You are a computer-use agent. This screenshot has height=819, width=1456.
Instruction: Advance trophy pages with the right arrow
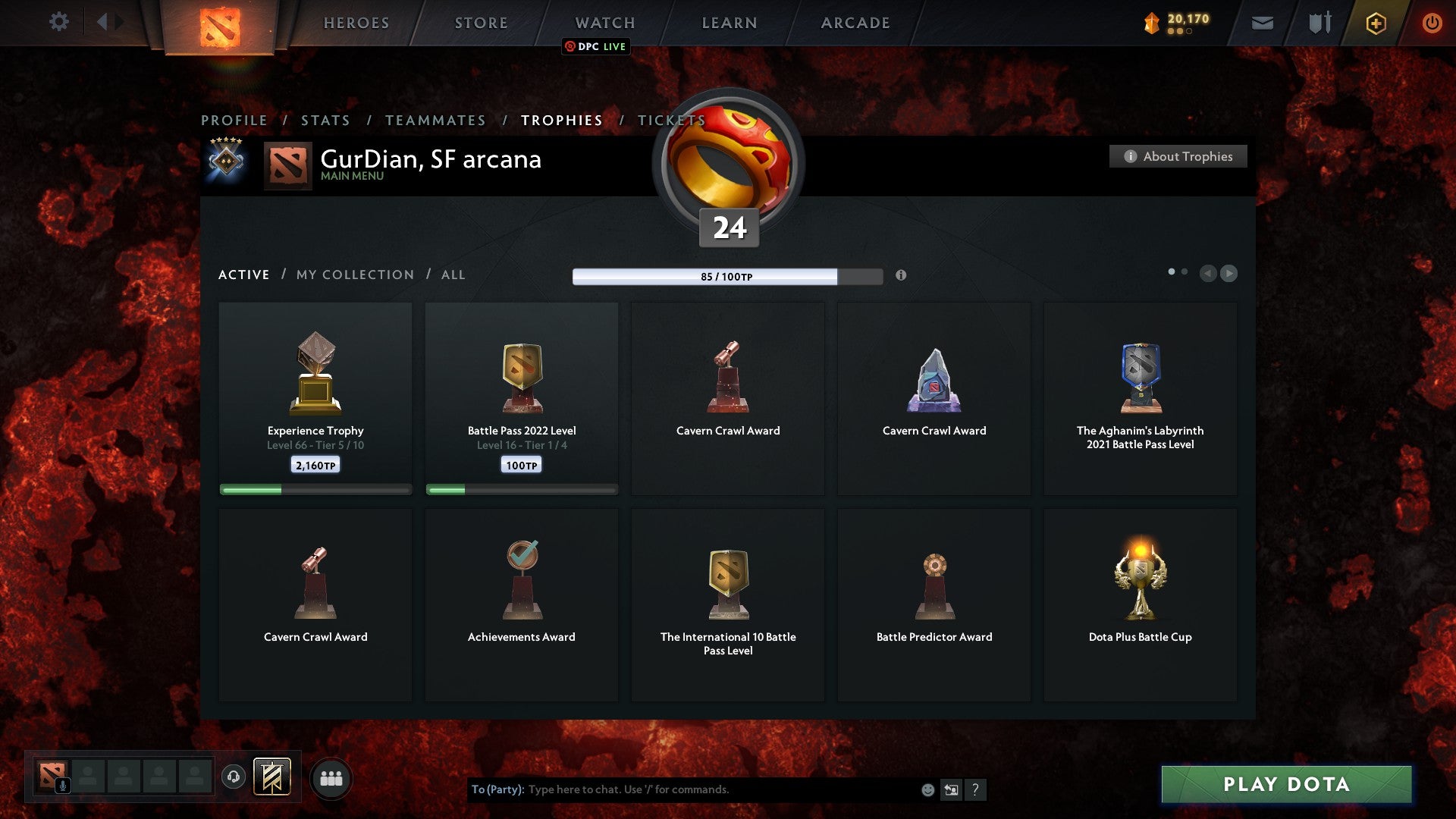[x=1229, y=274]
